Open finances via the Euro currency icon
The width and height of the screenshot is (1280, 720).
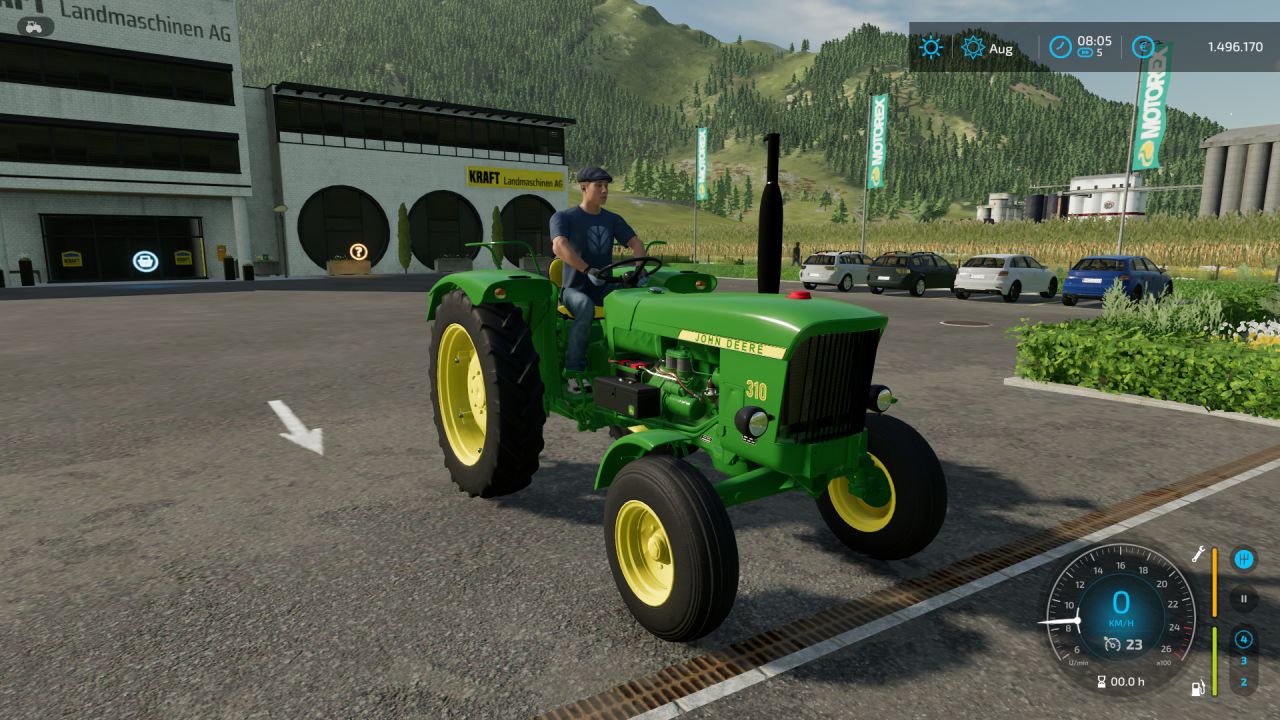point(1145,44)
